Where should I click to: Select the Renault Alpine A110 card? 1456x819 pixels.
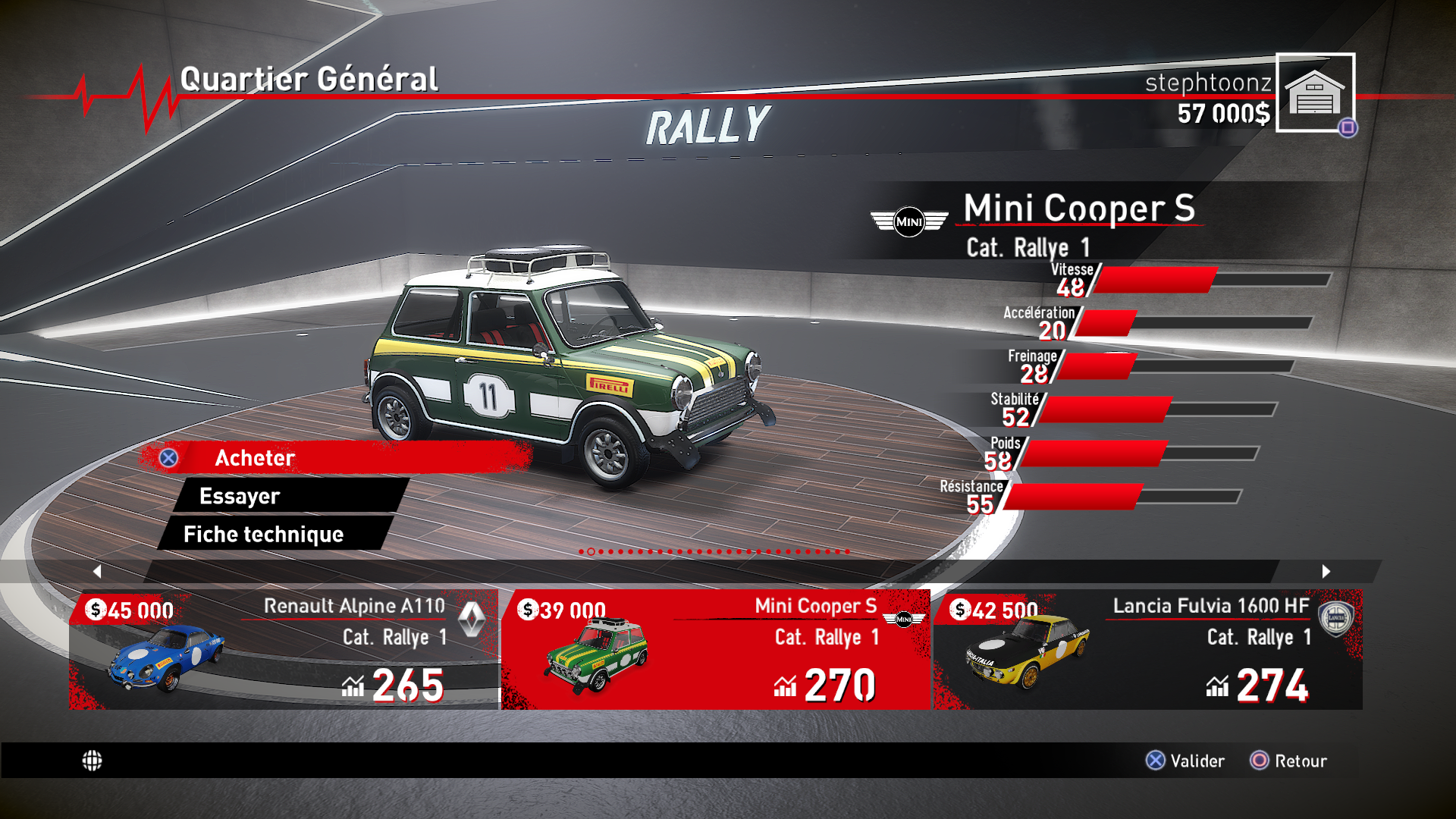point(284,650)
